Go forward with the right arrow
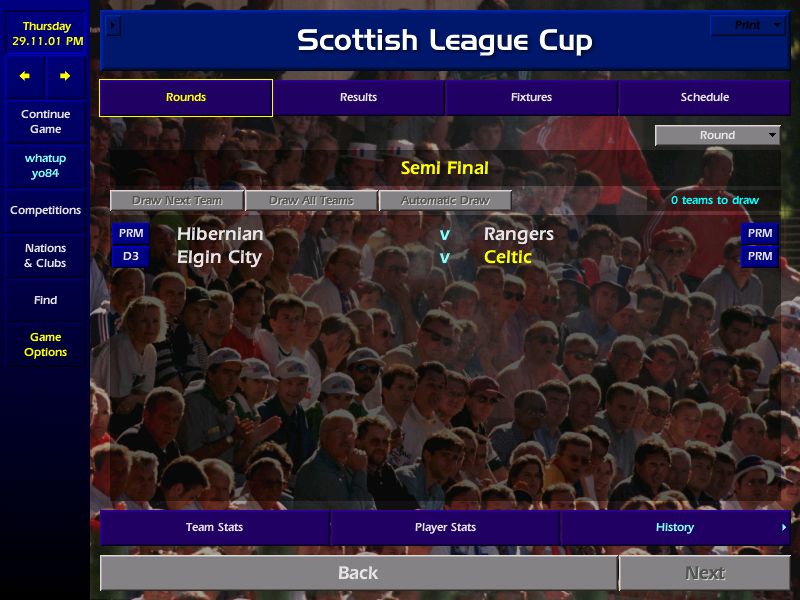This screenshot has width=800, height=600. (65, 76)
